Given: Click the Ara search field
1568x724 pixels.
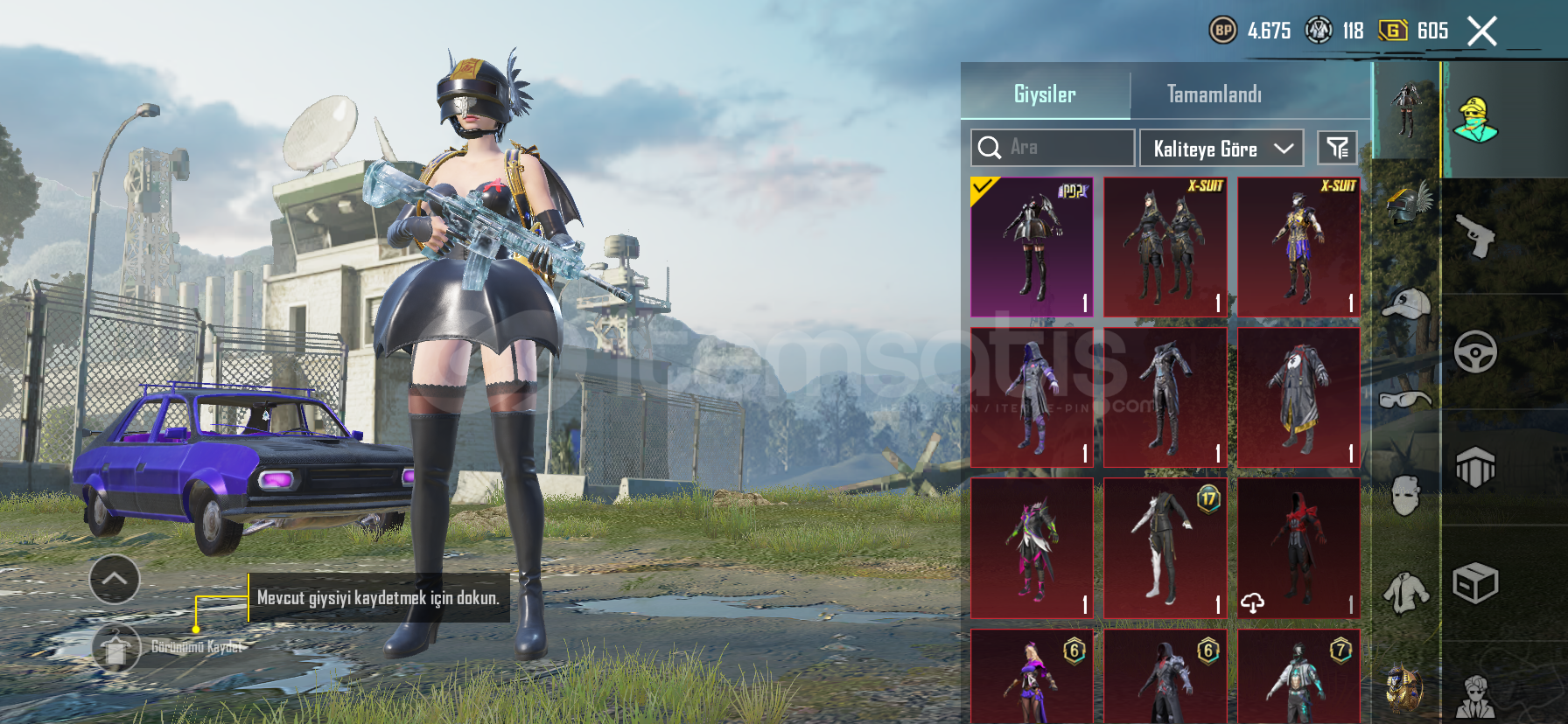Looking at the screenshot, I should pos(1052,148).
